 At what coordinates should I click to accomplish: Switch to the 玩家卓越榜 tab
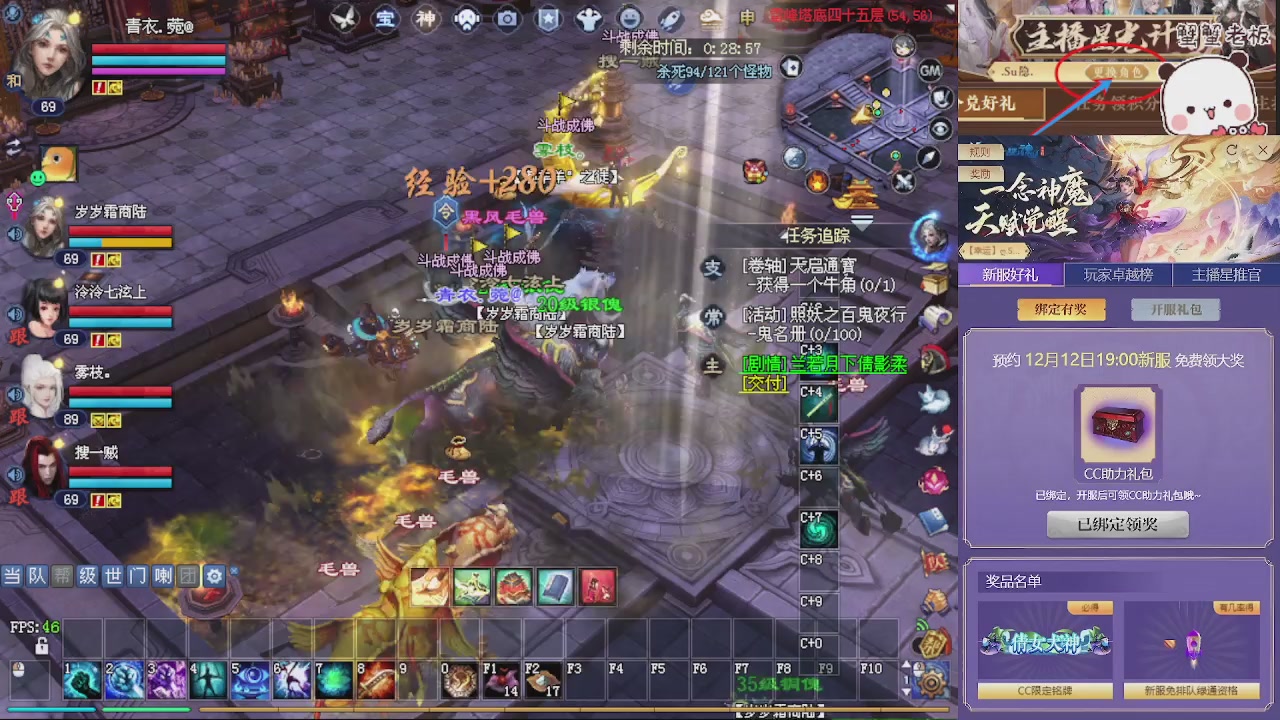tap(1117, 275)
